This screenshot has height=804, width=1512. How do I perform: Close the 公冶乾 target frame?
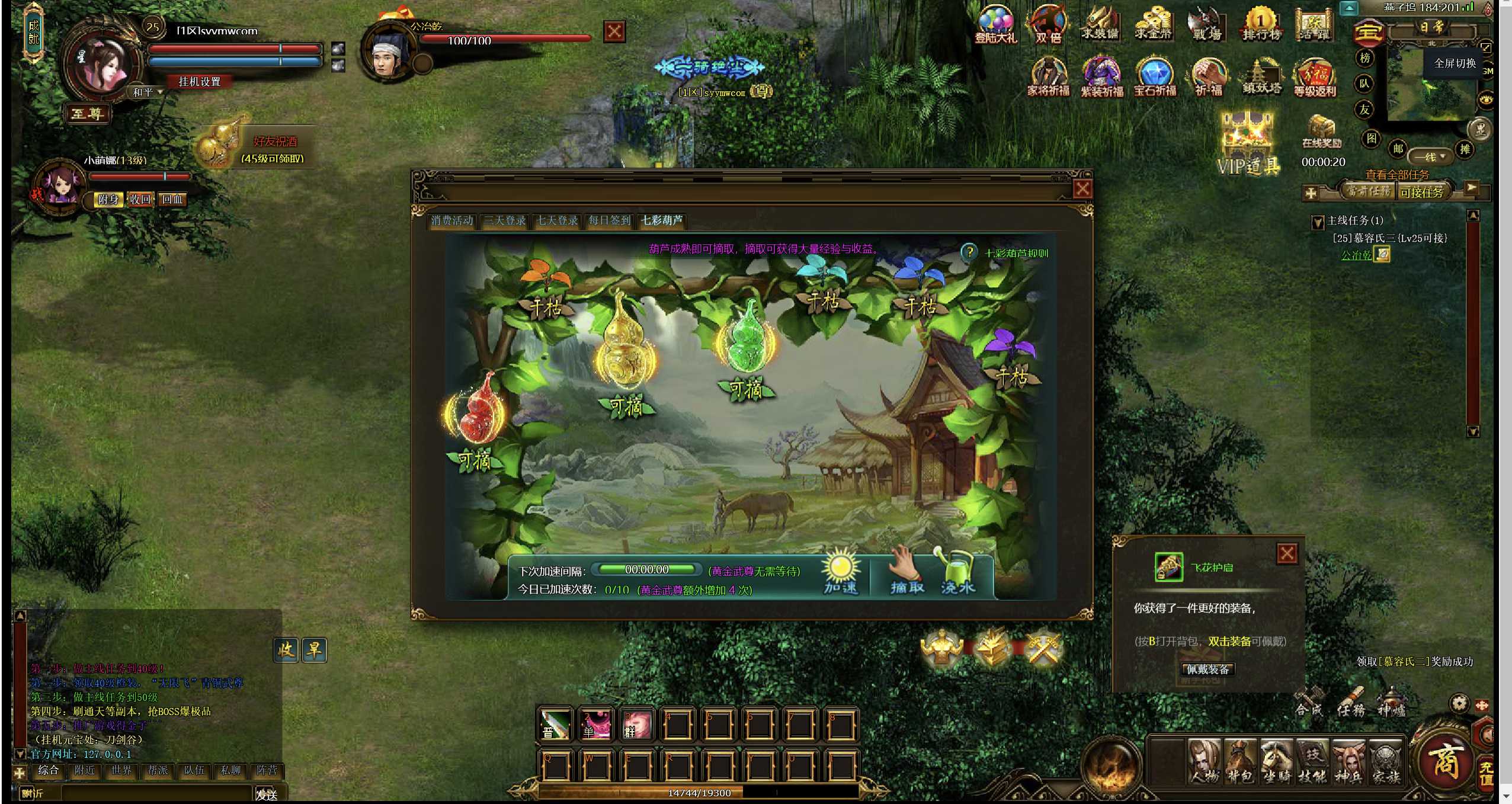click(x=614, y=31)
